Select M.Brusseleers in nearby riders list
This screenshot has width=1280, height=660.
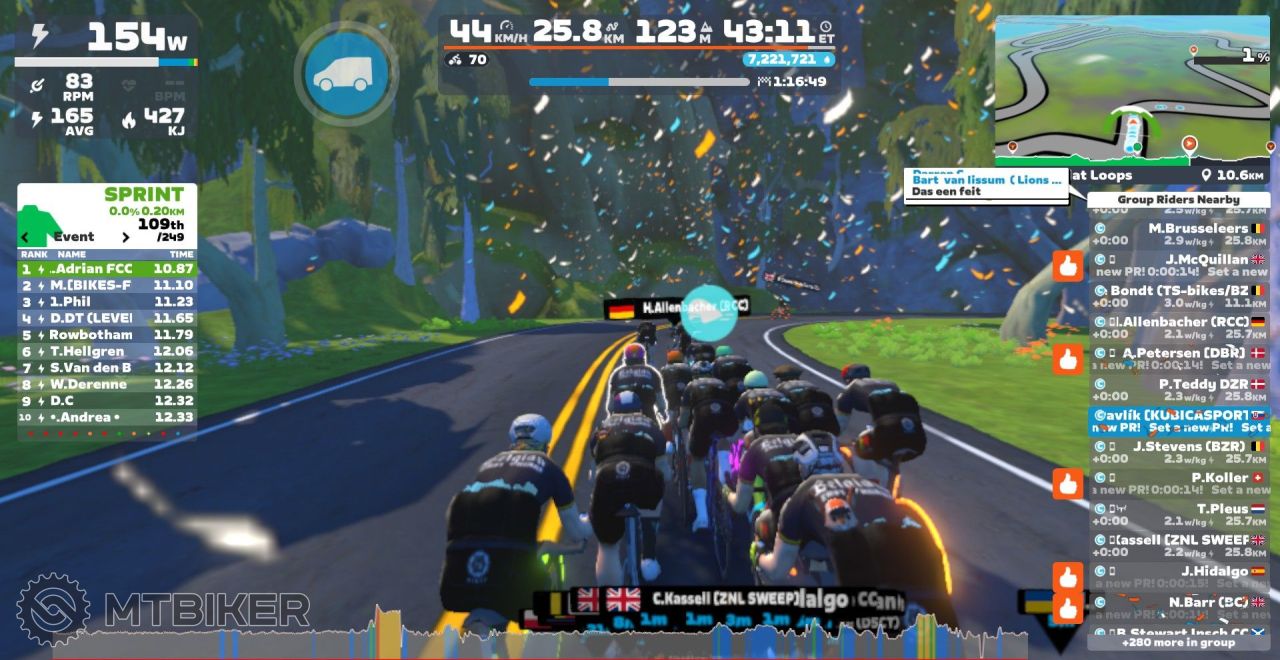click(x=1180, y=234)
